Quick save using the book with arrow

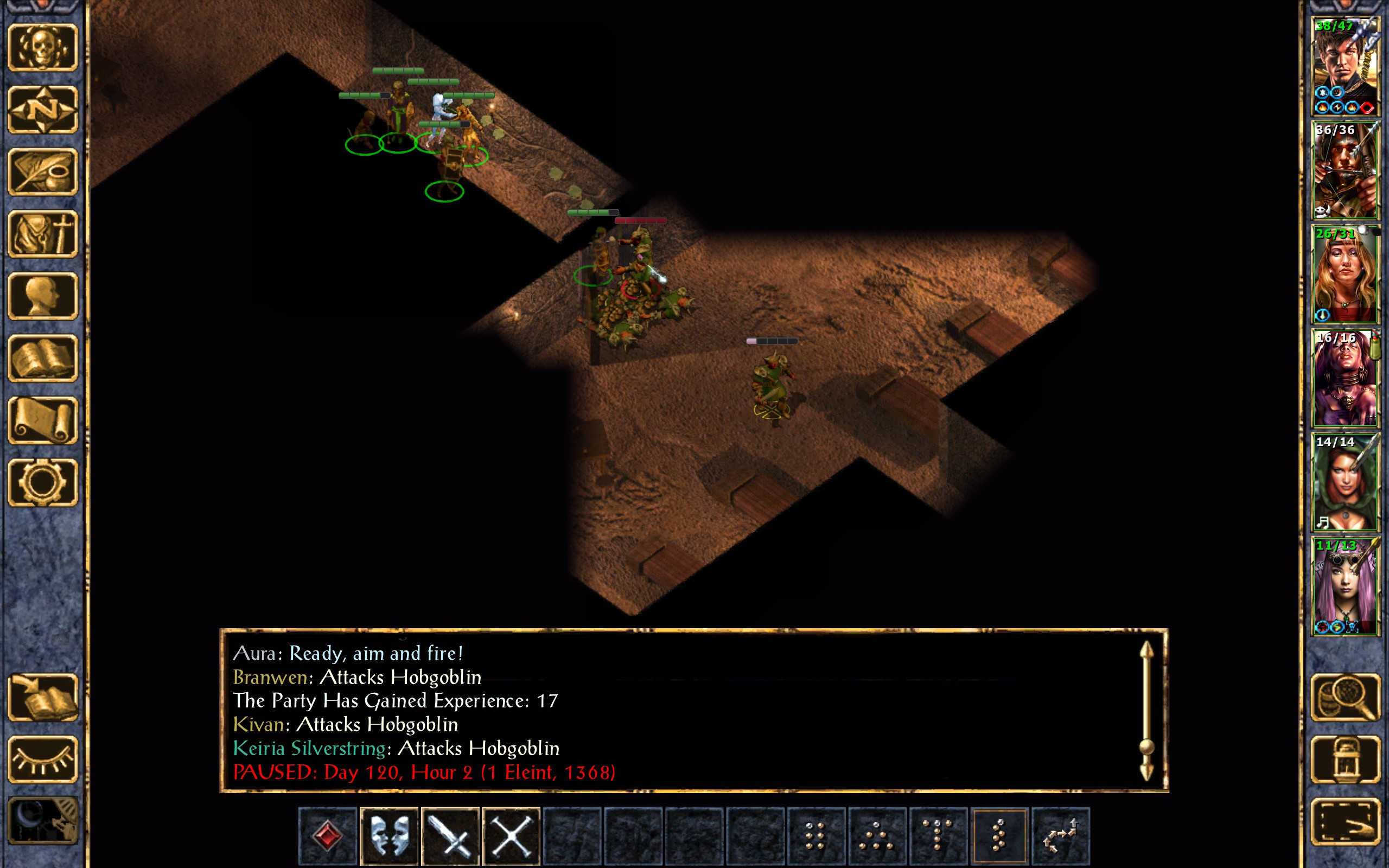tap(43, 697)
